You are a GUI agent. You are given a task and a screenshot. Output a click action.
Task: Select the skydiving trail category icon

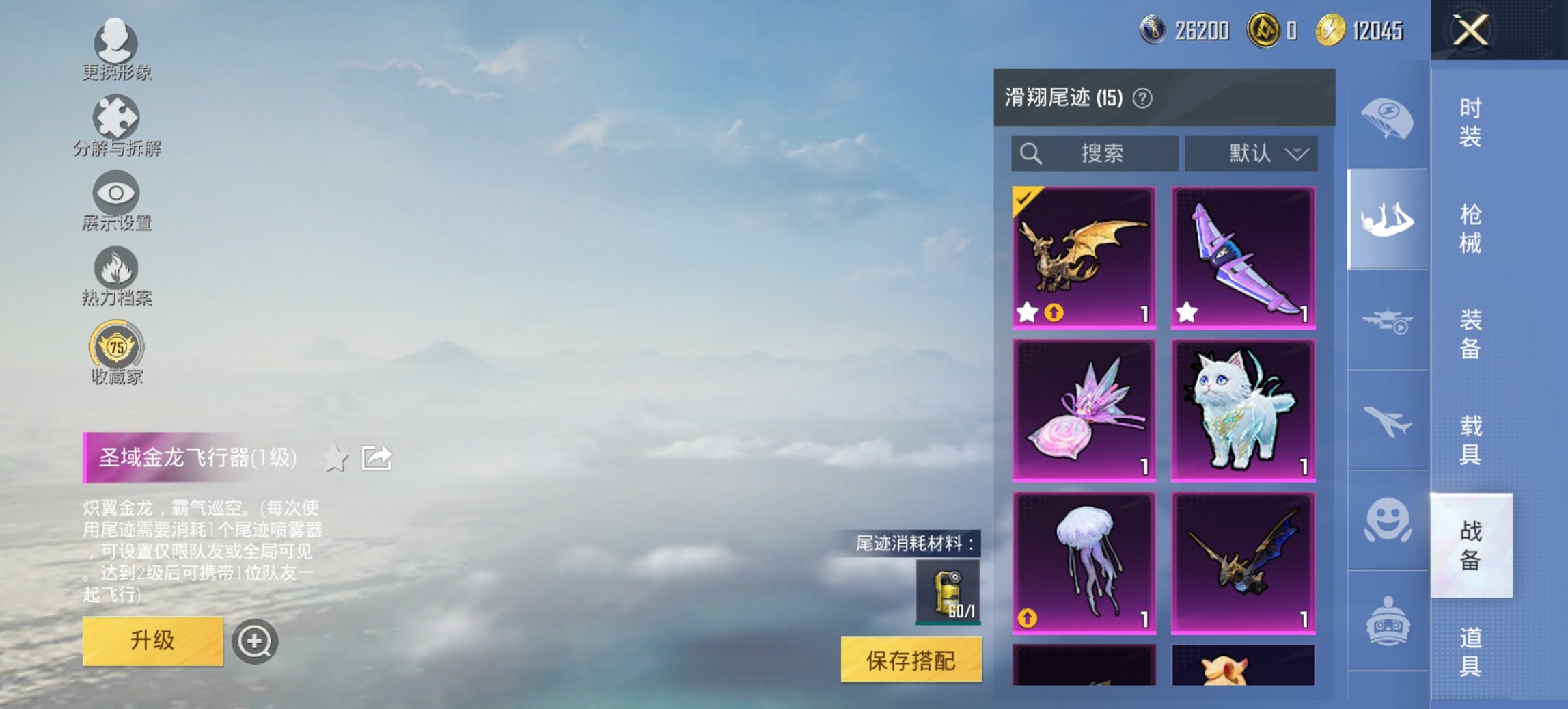coord(1387,219)
